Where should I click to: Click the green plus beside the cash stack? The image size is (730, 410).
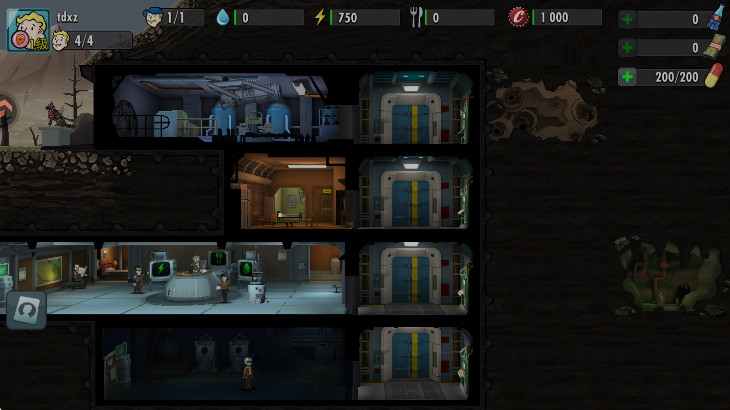pyautogui.click(x=627, y=48)
